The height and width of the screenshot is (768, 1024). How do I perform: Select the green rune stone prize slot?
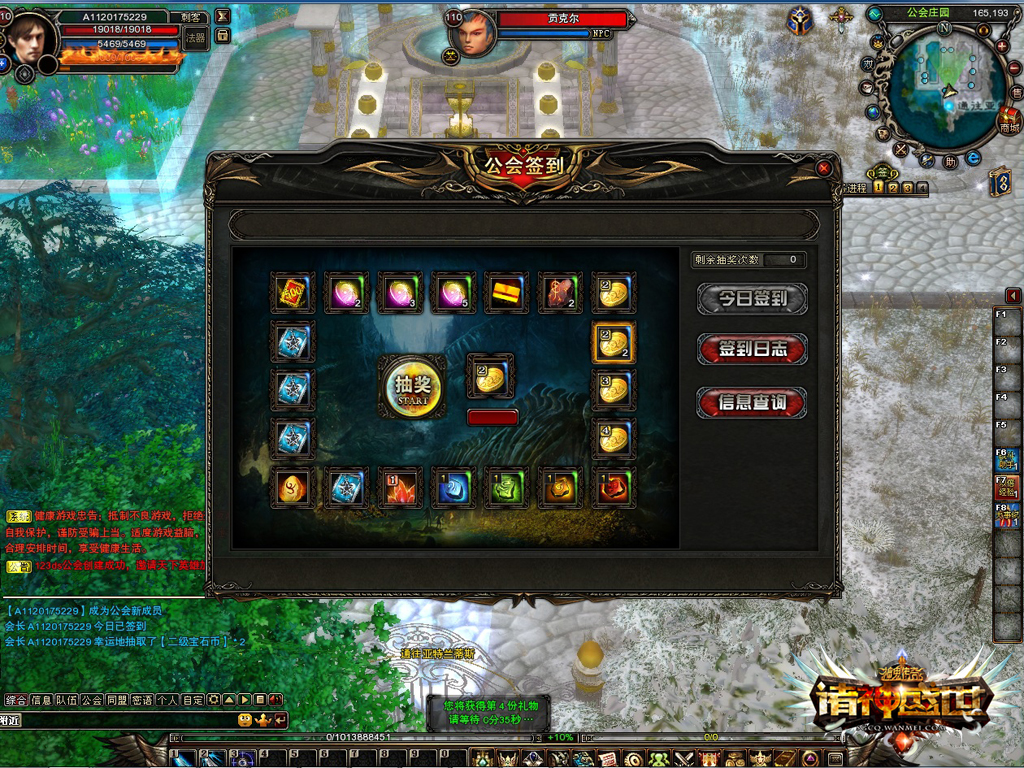coord(507,487)
